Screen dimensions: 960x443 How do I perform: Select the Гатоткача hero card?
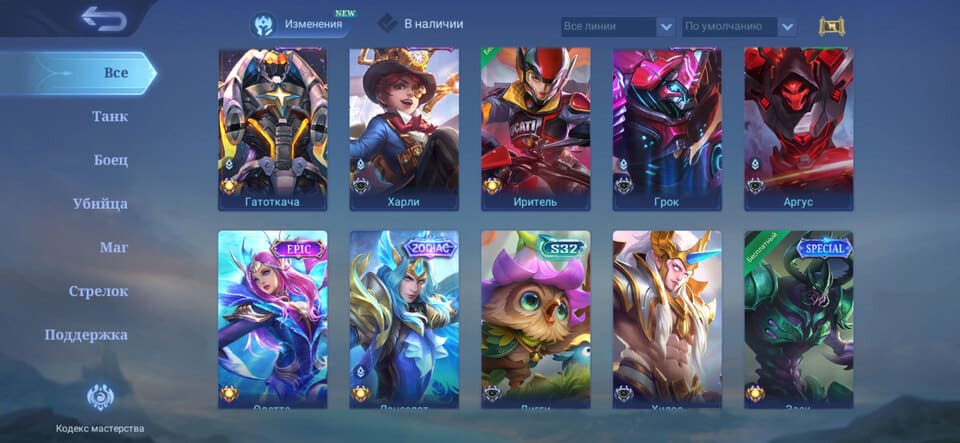click(x=273, y=128)
